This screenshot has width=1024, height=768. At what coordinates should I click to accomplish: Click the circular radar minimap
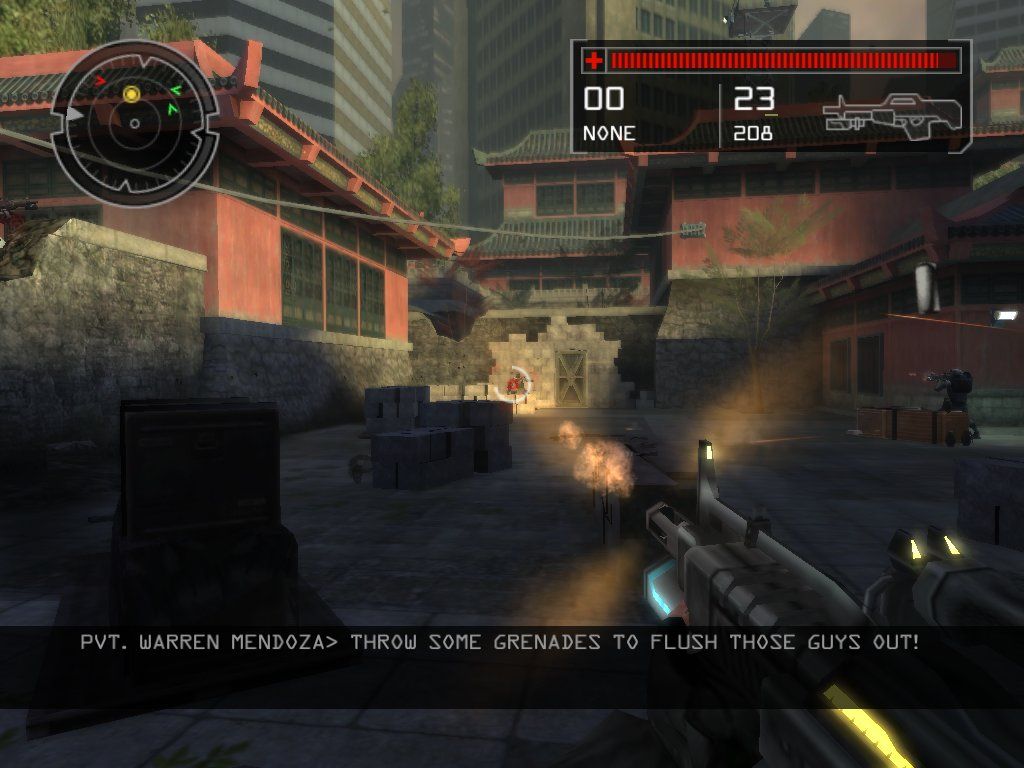click(x=134, y=122)
